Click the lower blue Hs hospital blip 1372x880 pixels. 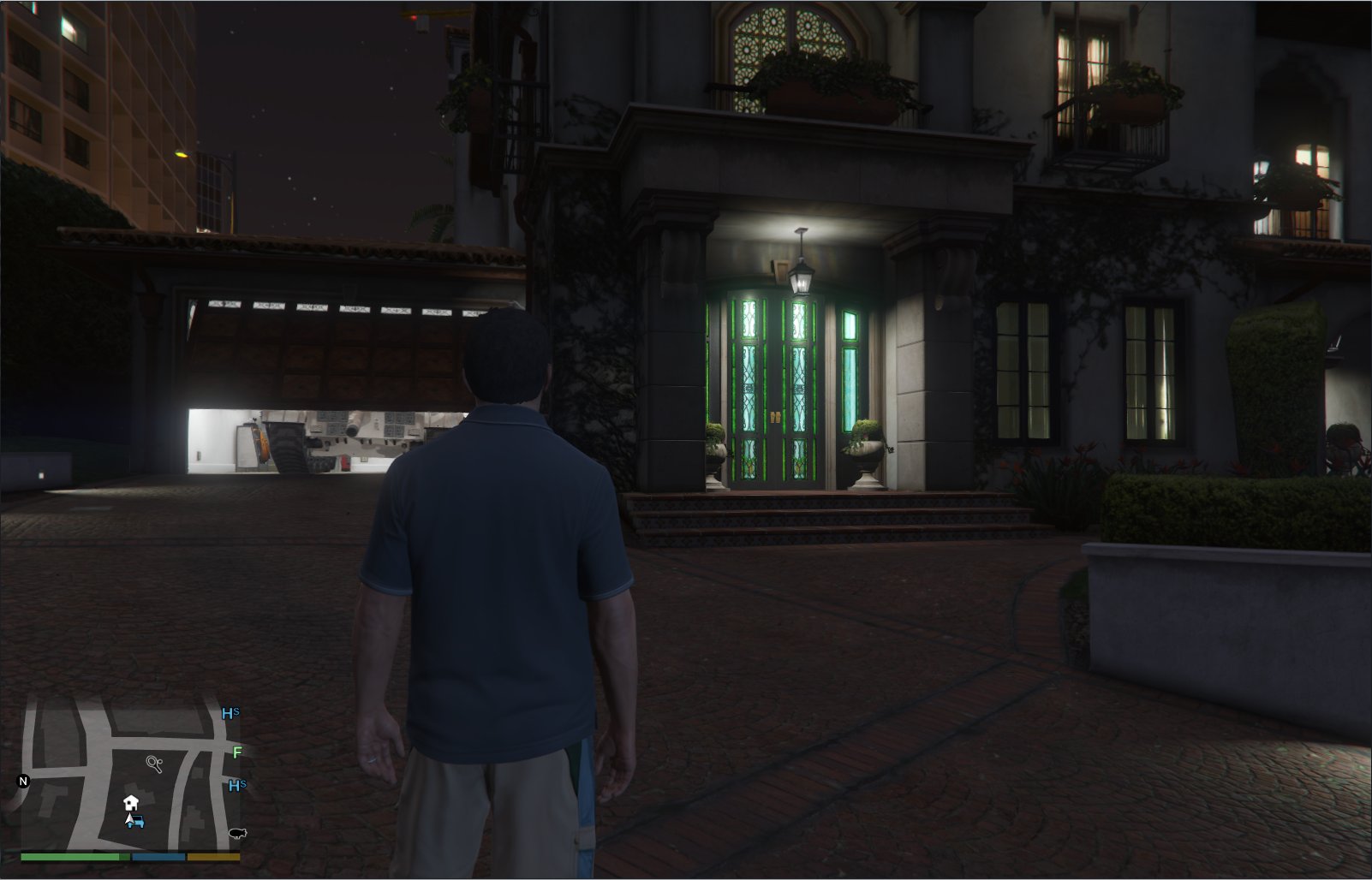[x=236, y=786]
